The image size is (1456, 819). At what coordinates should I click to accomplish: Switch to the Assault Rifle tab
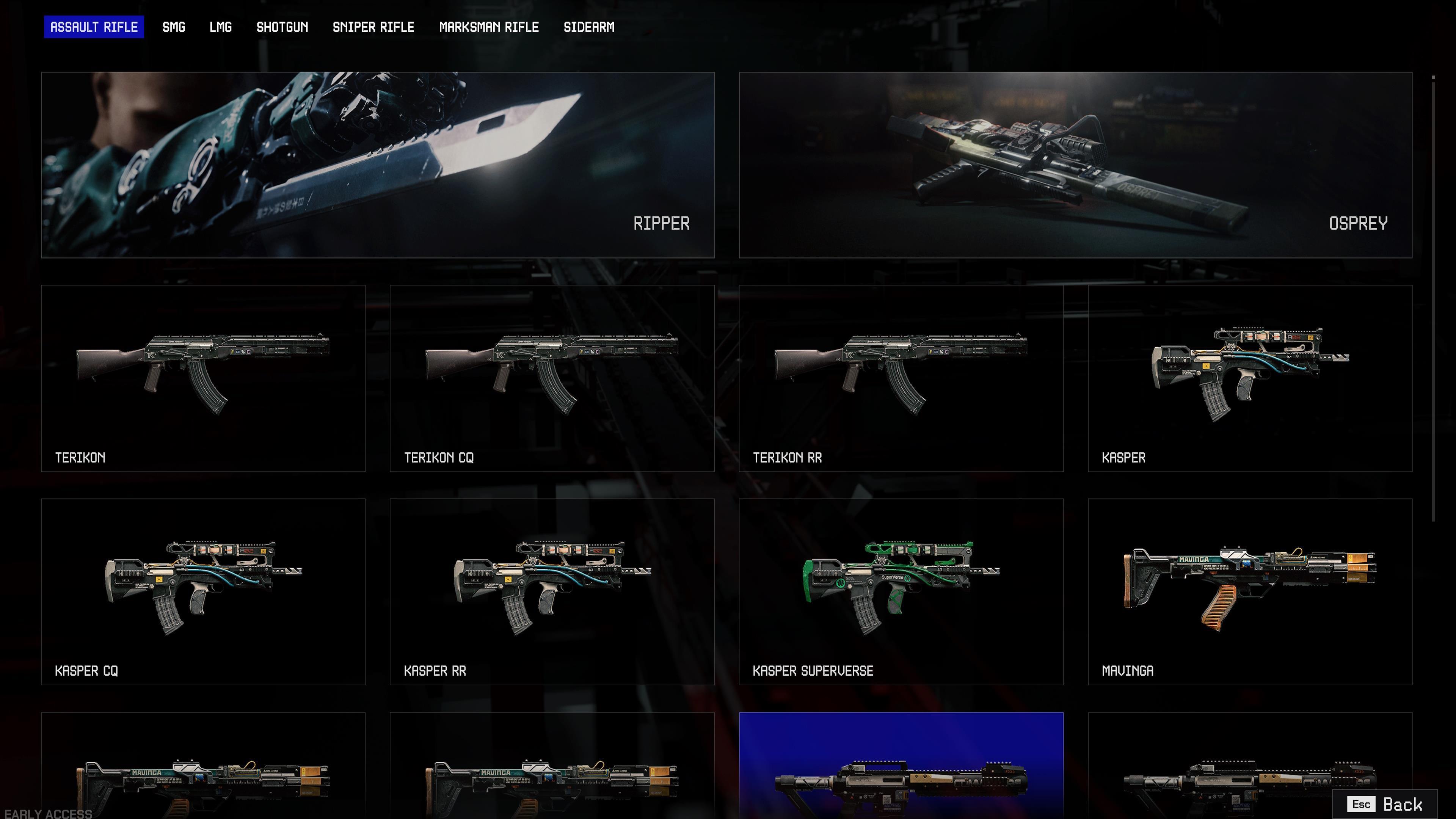[x=94, y=27]
